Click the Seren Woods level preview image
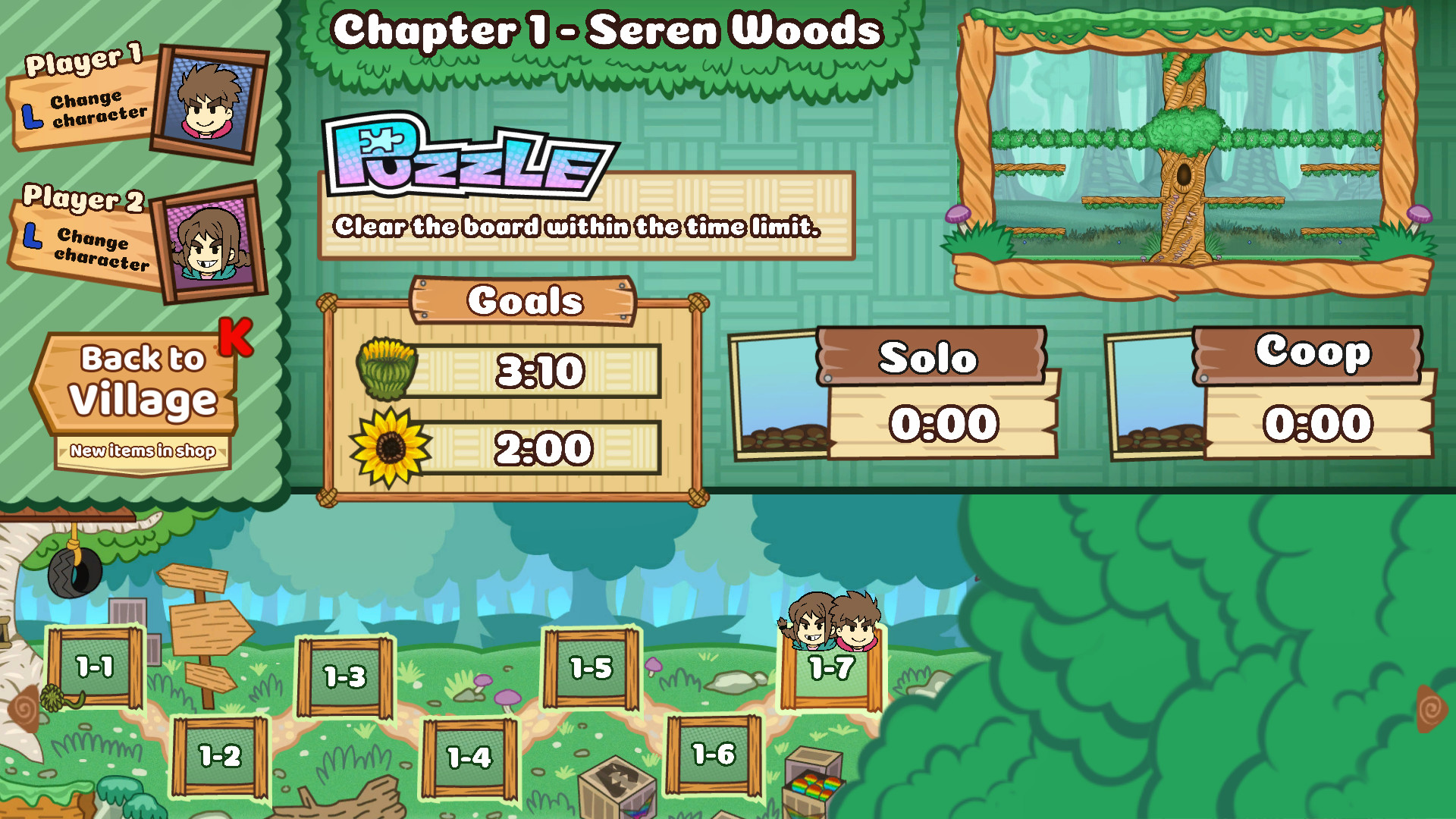 point(1187,148)
